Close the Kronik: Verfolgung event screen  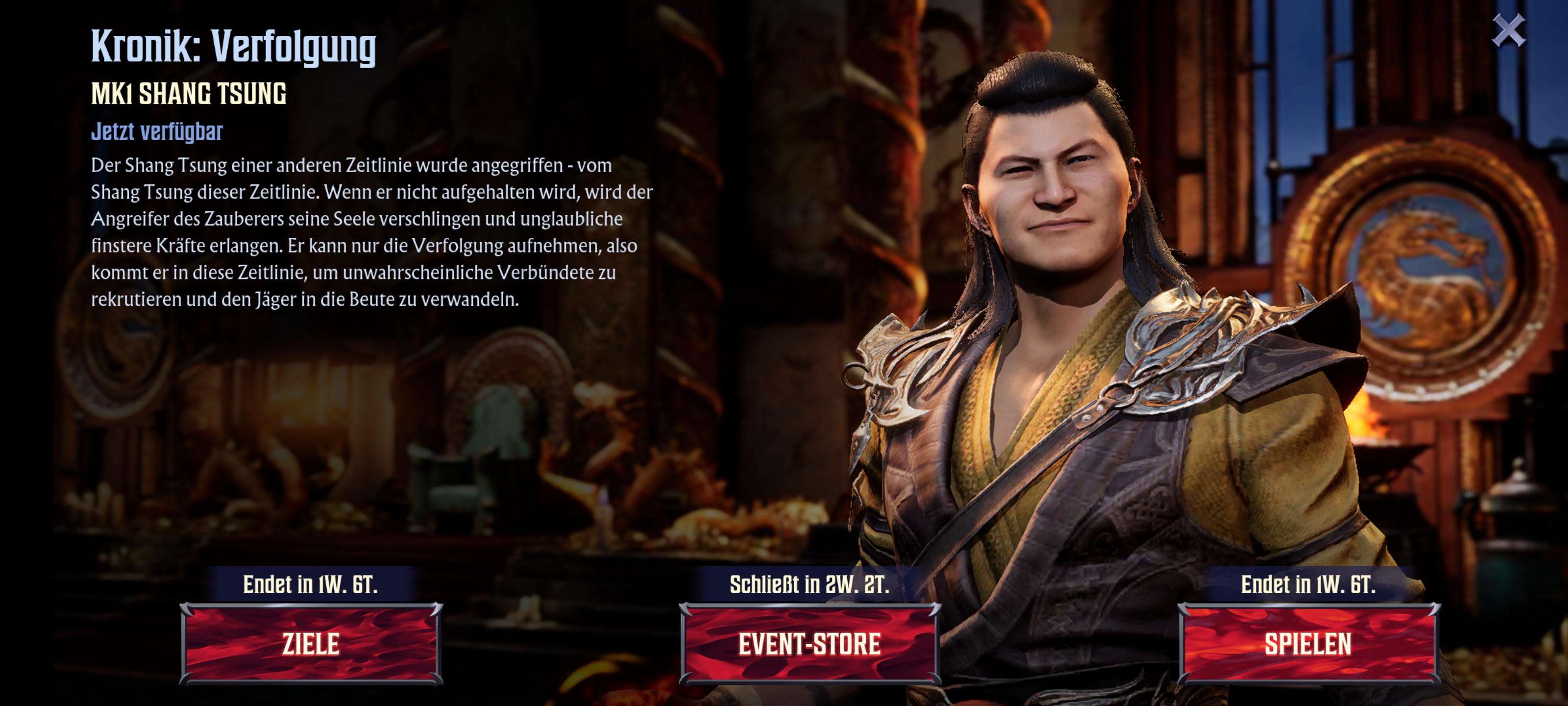pyautogui.click(x=1508, y=30)
